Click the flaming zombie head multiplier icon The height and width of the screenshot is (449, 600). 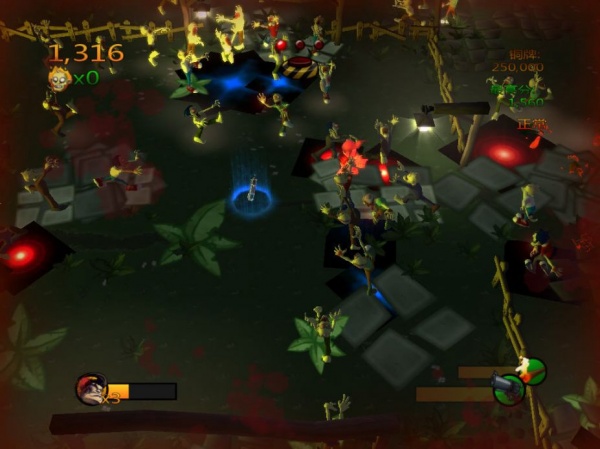click(x=58, y=78)
